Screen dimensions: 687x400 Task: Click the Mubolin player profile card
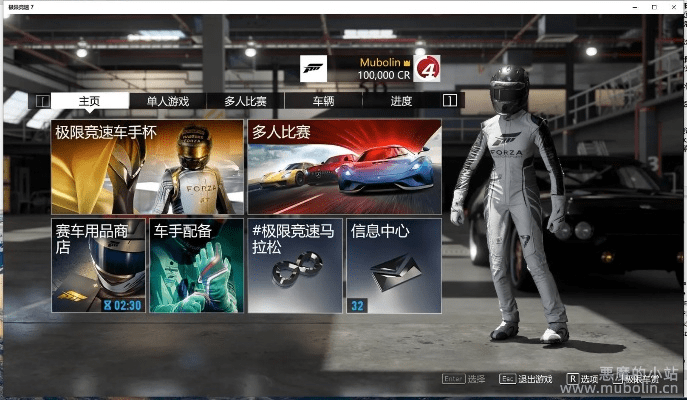(x=370, y=68)
